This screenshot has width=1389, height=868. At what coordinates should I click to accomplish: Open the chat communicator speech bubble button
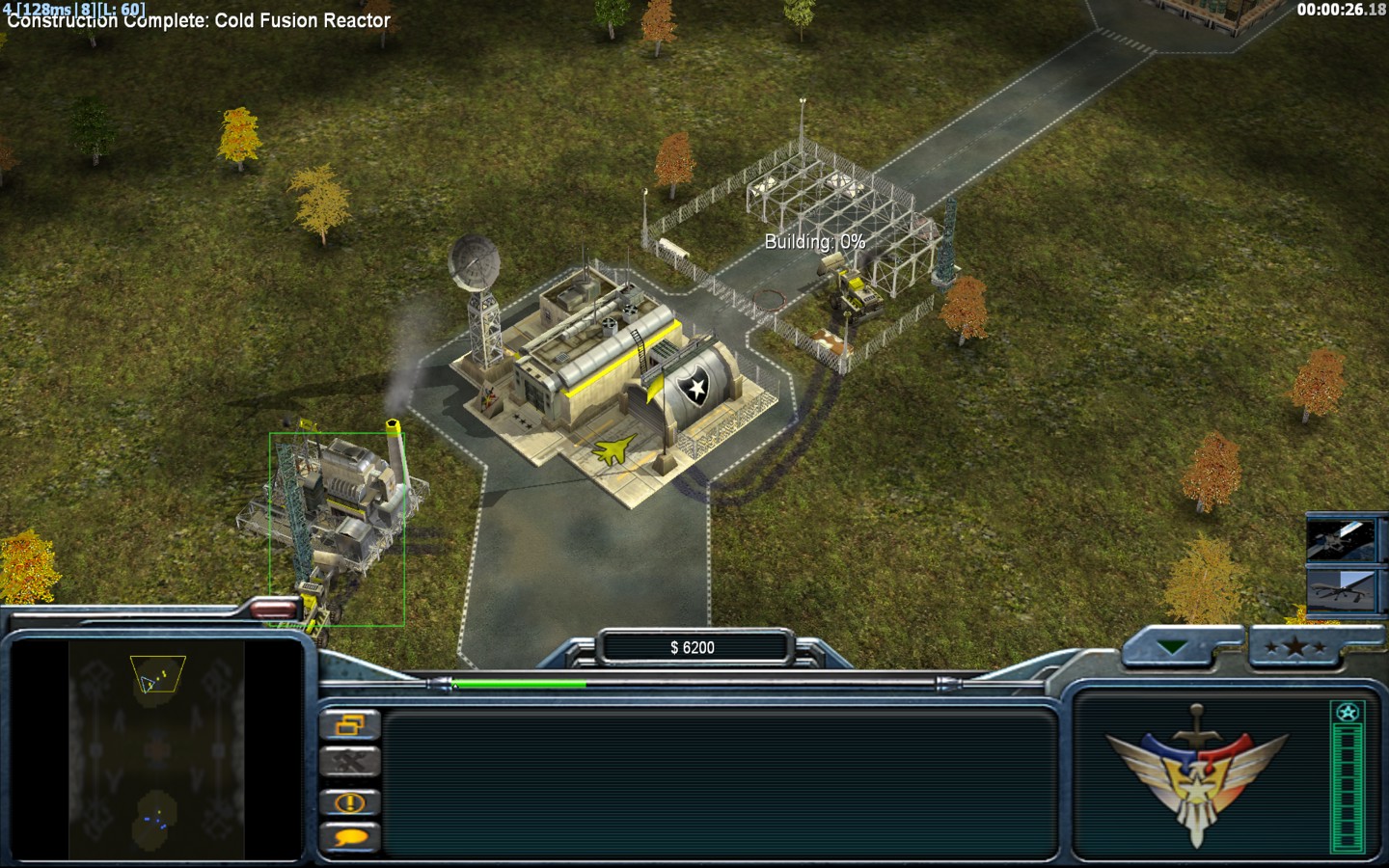[x=349, y=837]
